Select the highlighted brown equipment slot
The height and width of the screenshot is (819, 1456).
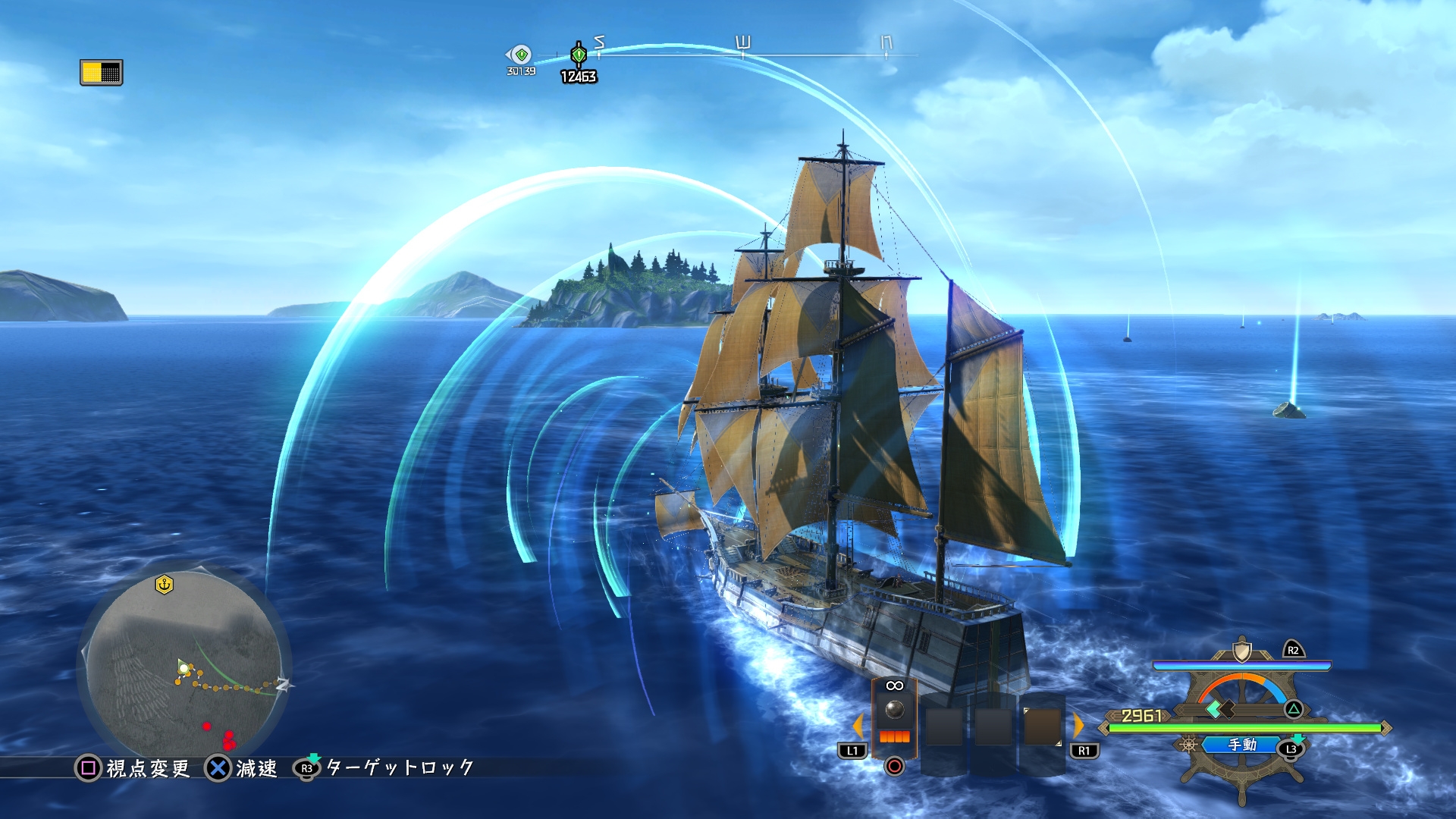click(x=1042, y=726)
